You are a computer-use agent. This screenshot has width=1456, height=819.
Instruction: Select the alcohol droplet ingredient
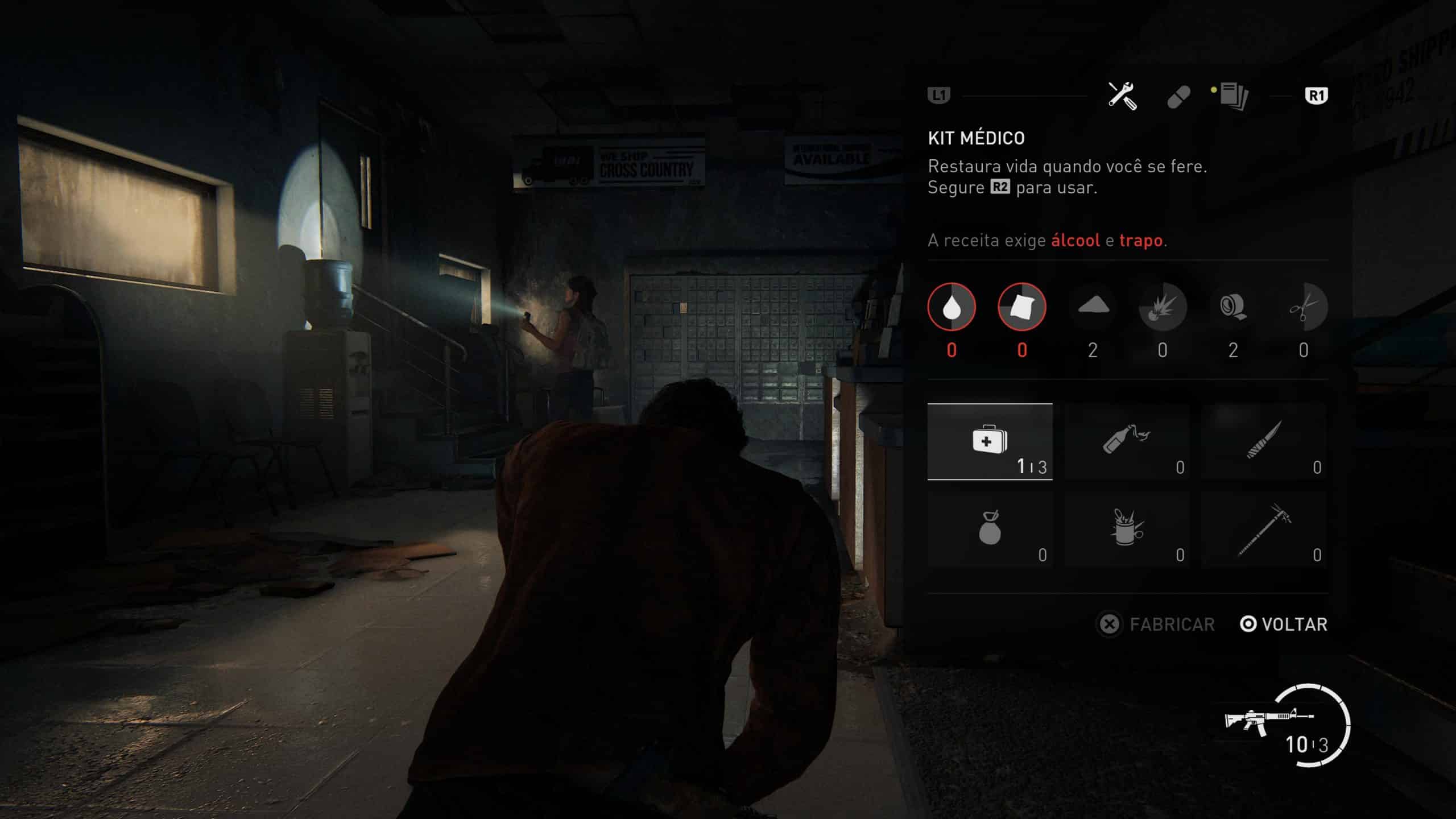(x=952, y=307)
